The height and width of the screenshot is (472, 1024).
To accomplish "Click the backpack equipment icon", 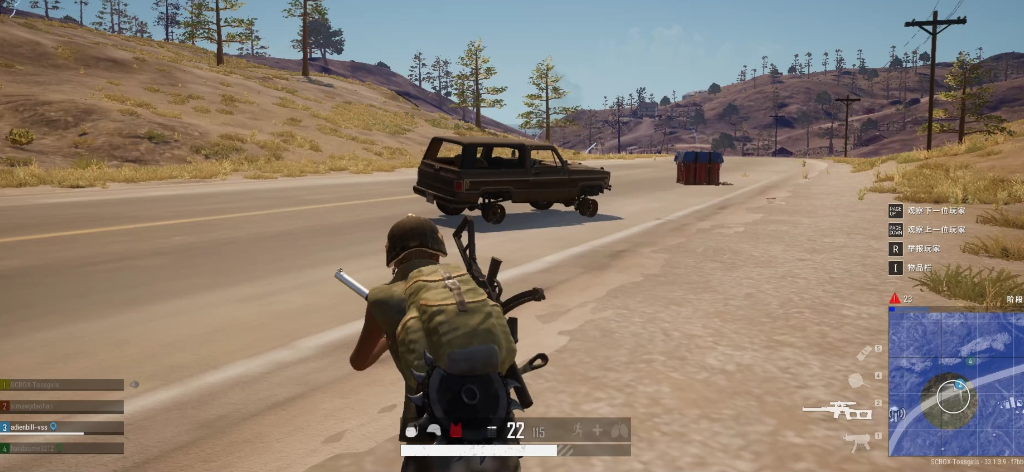I will pos(412,431).
